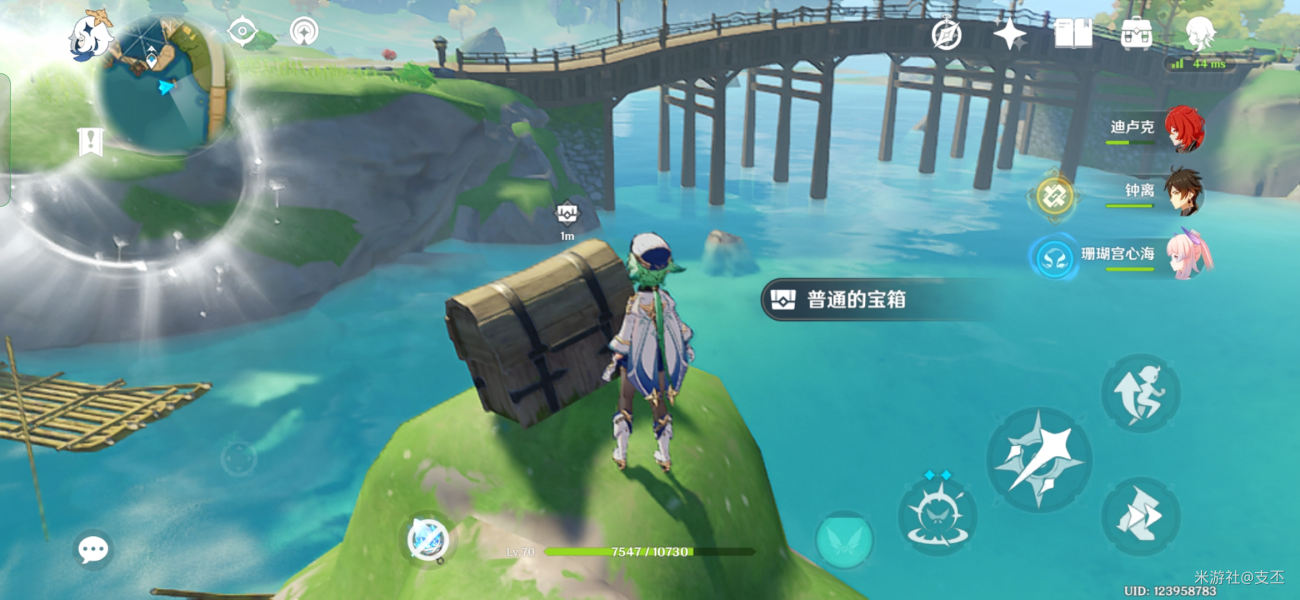This screenshot has height=600, width=1300.
Task: Use the quick item slot by level bar
Action: click(x=428, y=540)
